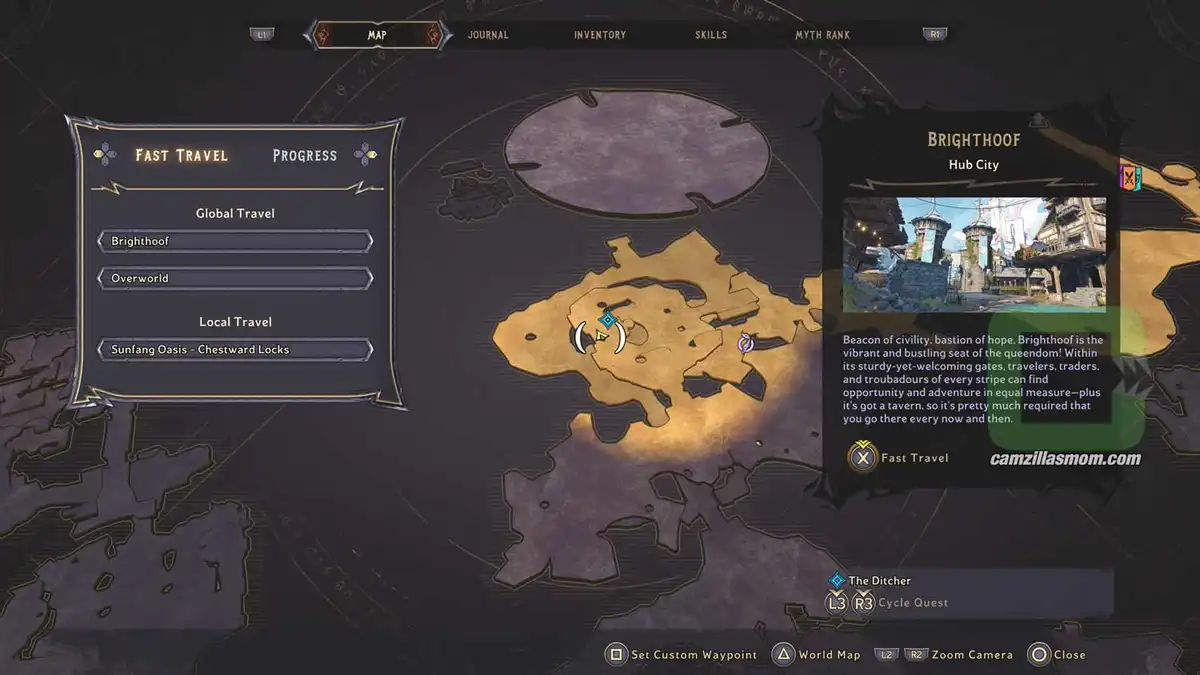This screenshot has width=1200, height=675.
Task: Click The Ditcher tracked quest entry
Action: [x=879, y=580]
